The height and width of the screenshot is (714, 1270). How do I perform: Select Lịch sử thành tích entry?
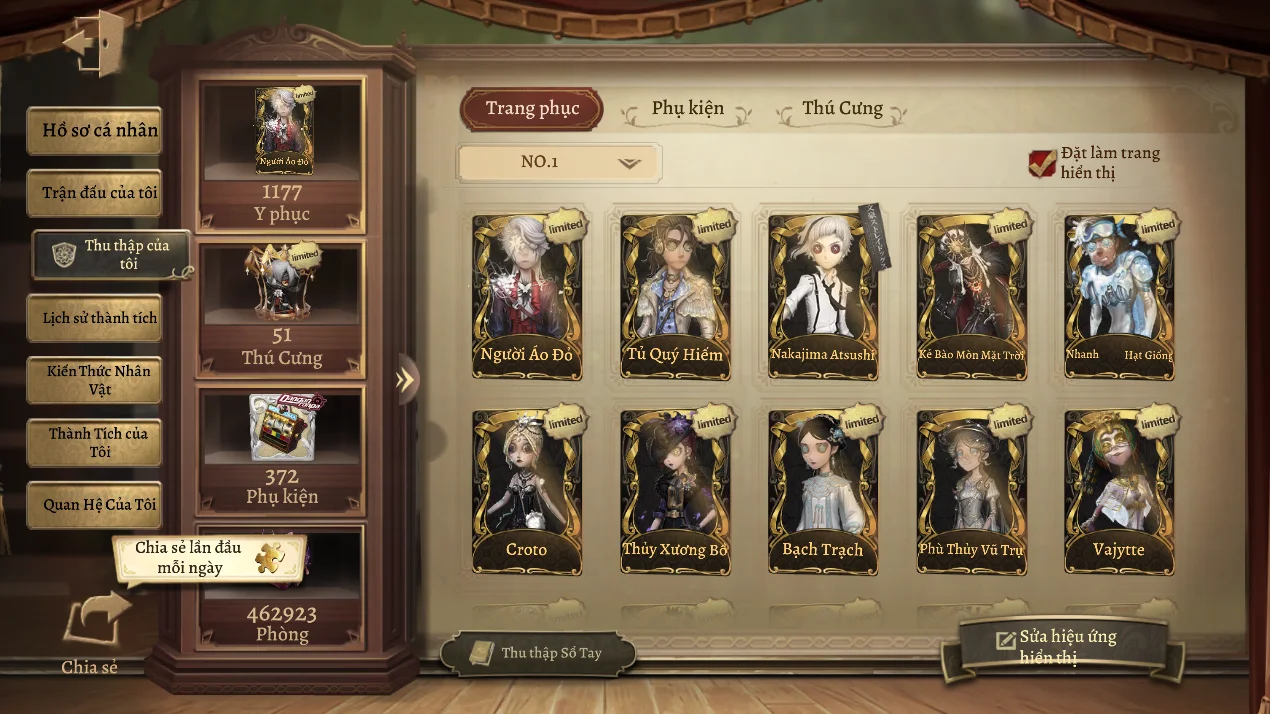(x=95, y=318)
